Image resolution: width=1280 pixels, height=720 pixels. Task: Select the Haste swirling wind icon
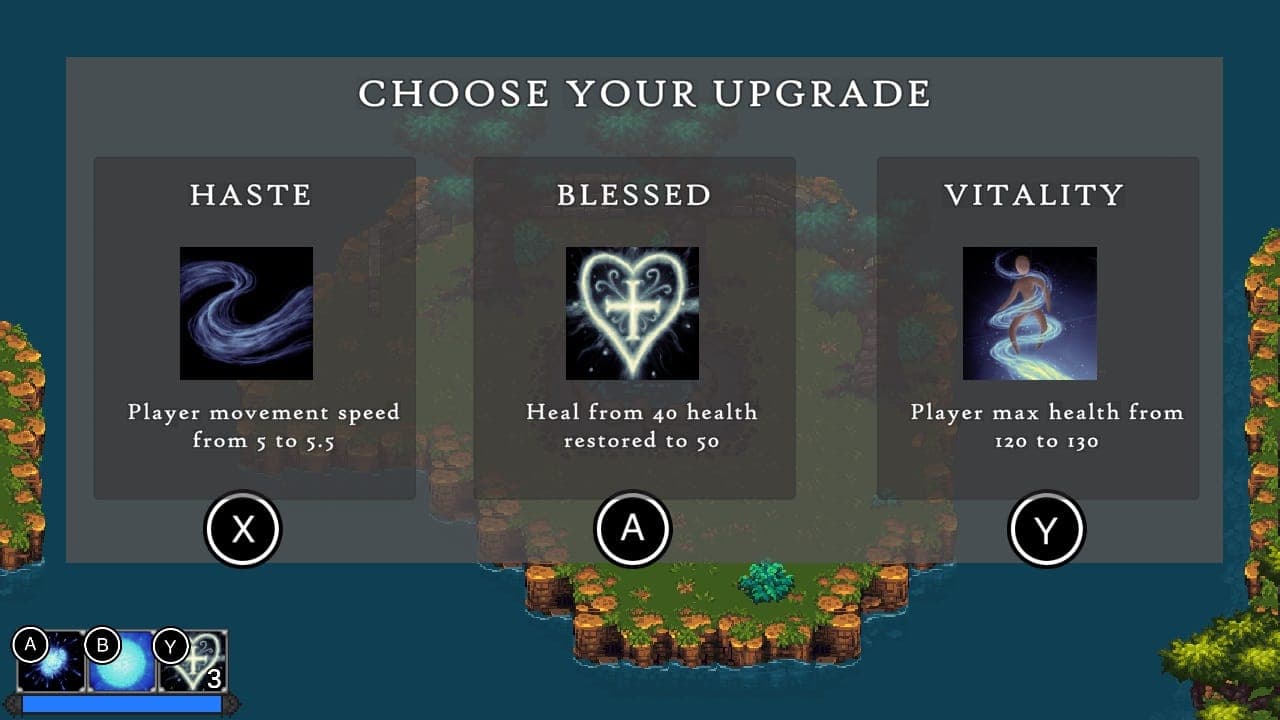(x=247, y=313)
